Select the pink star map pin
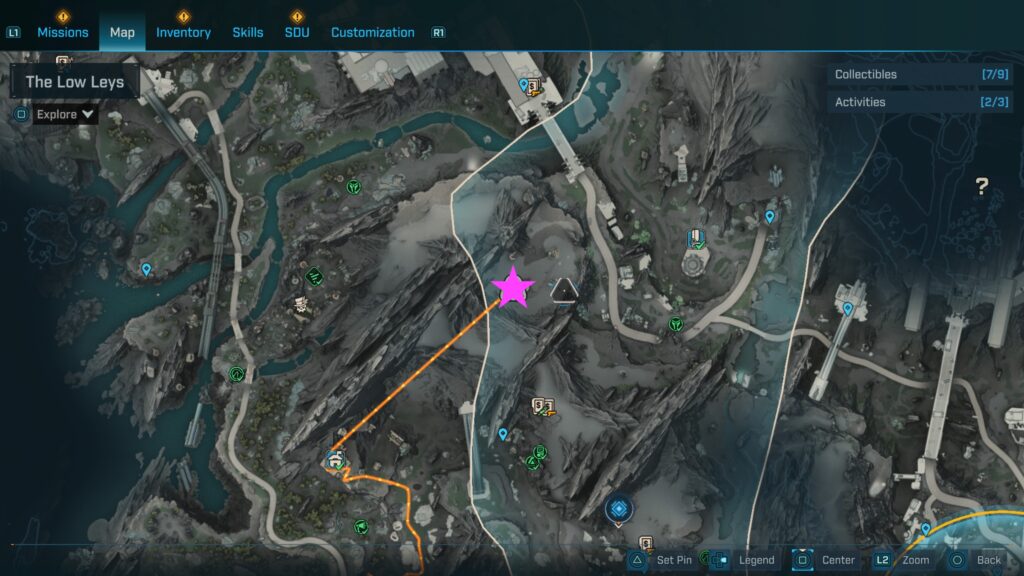Screen dimensions: 1024x576 click(x=513, y=287)
